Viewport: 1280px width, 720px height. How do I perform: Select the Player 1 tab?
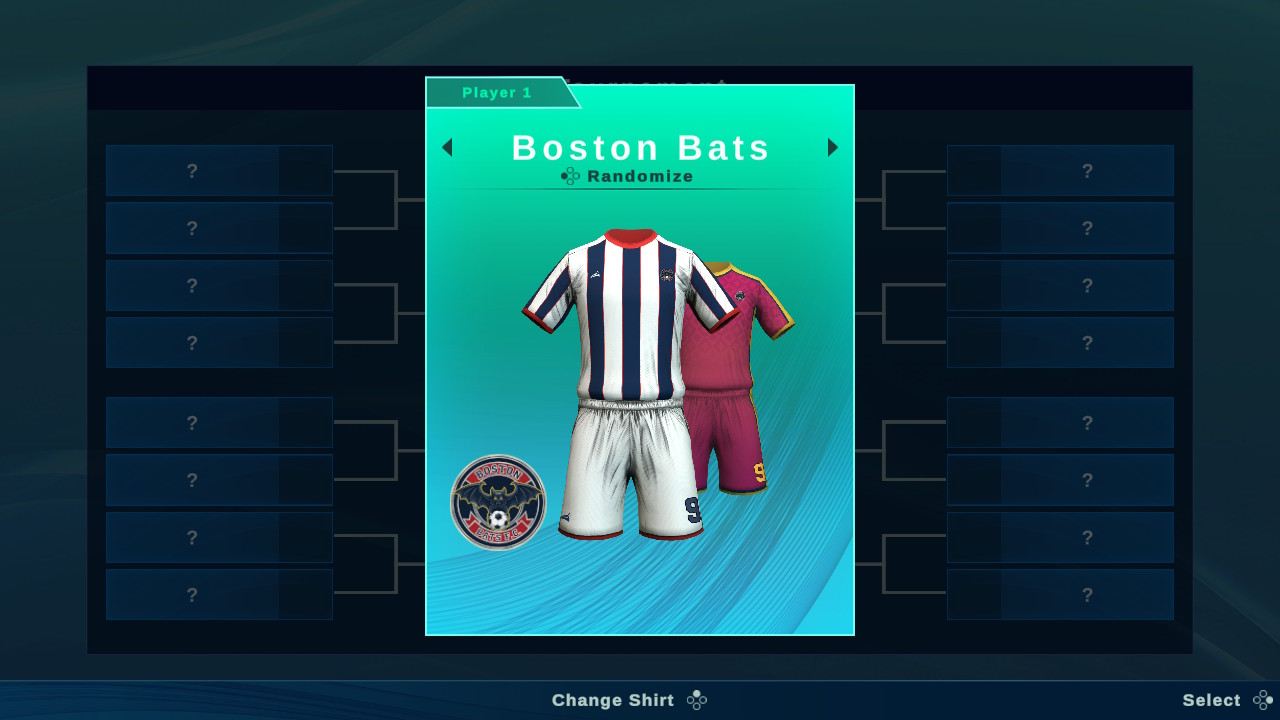pyautogui.click(x=497, y=92)
